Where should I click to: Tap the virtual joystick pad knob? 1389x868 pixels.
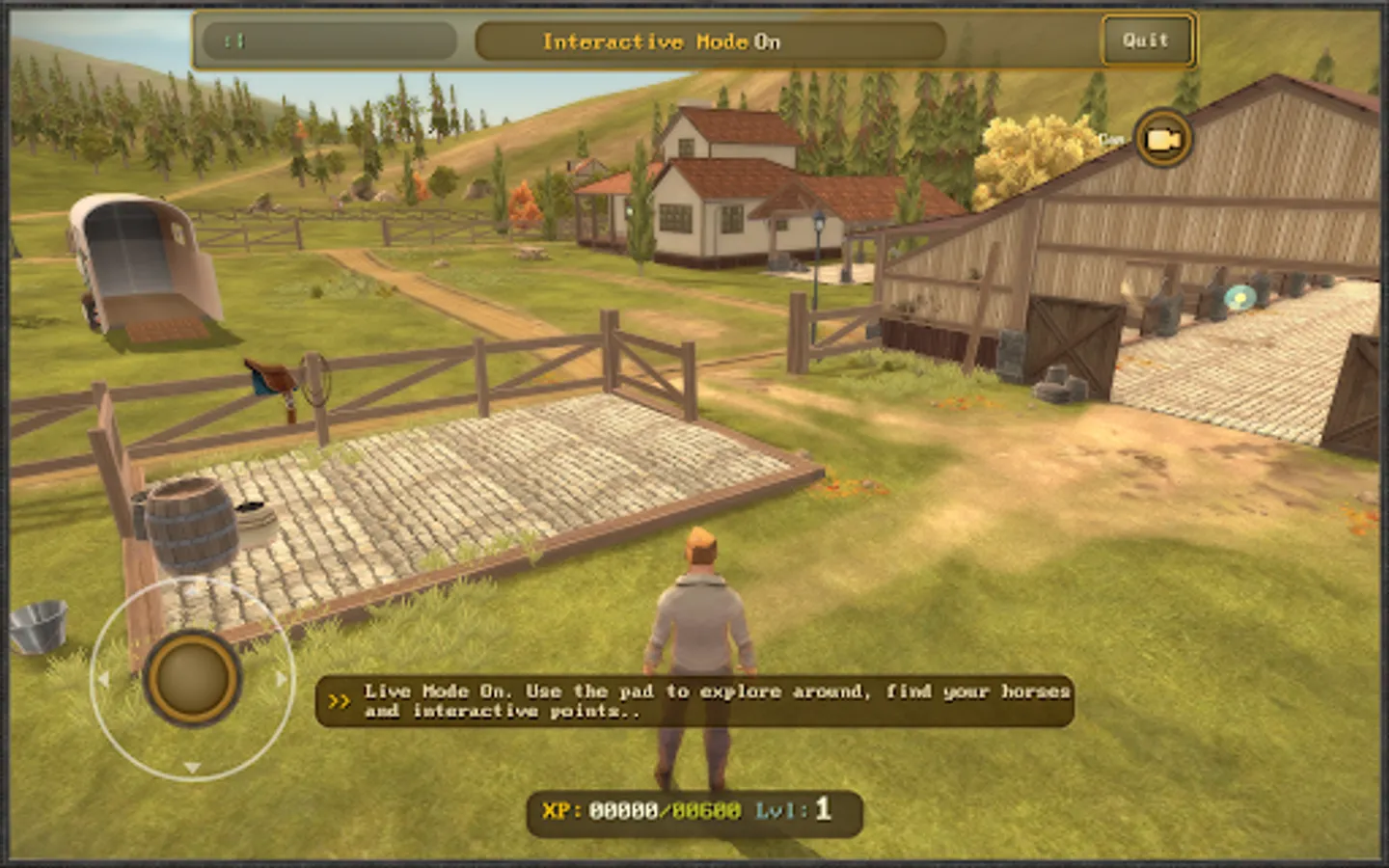pyautogui.click(x=192, y=678)
